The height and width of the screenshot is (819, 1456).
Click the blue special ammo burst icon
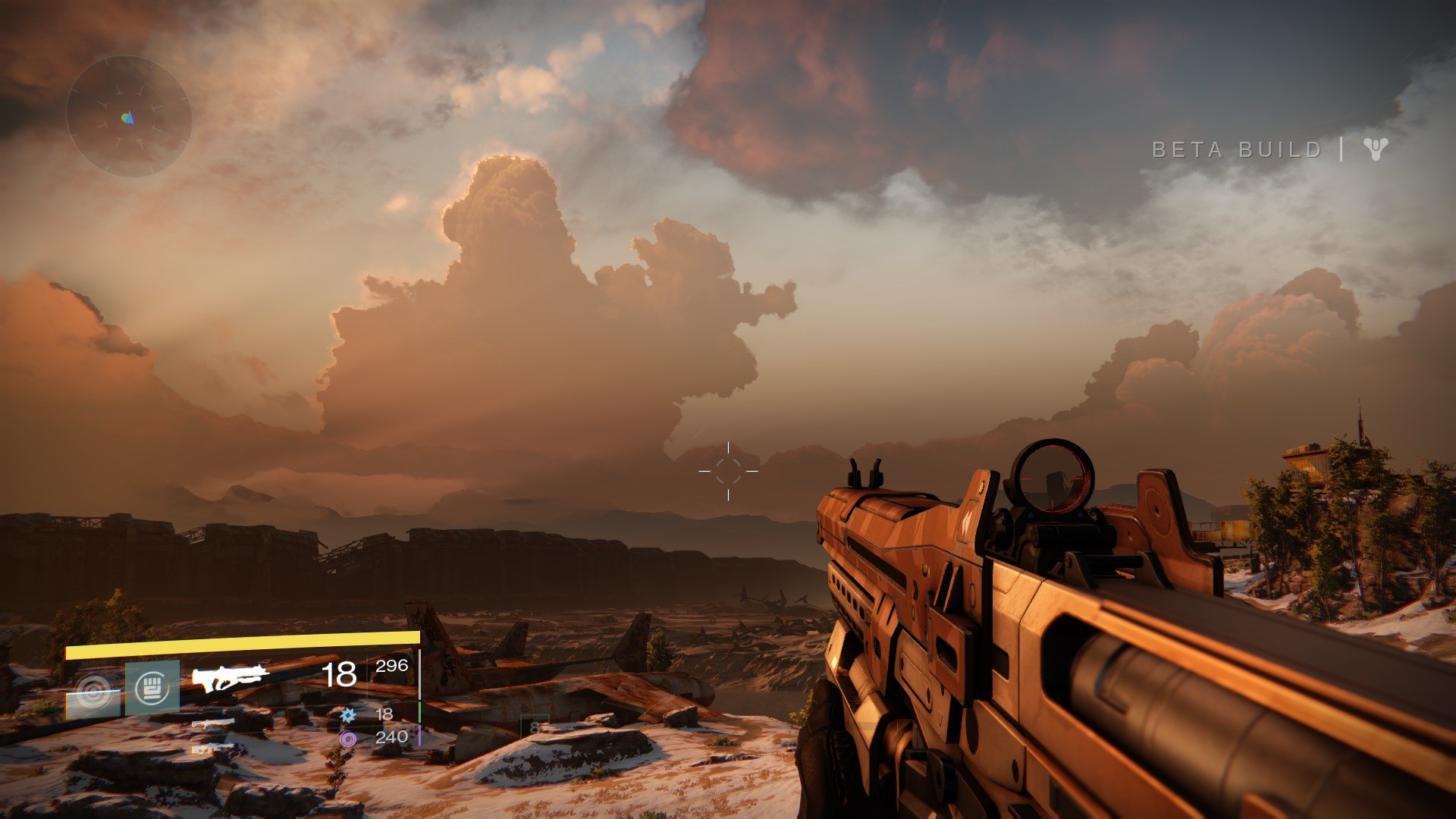pyautogui.click(x=348, y=714)
